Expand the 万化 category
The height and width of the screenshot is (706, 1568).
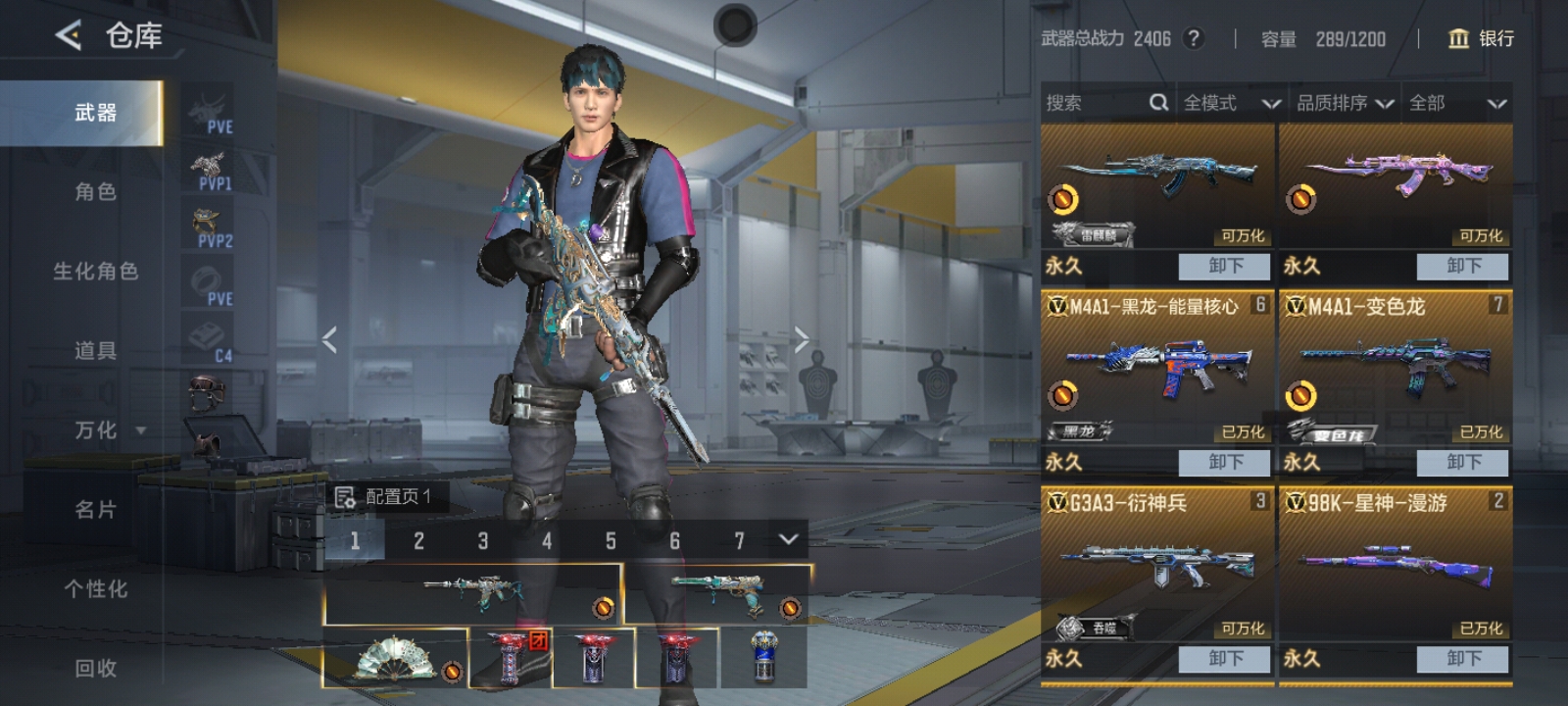click(x=108, y=430)
